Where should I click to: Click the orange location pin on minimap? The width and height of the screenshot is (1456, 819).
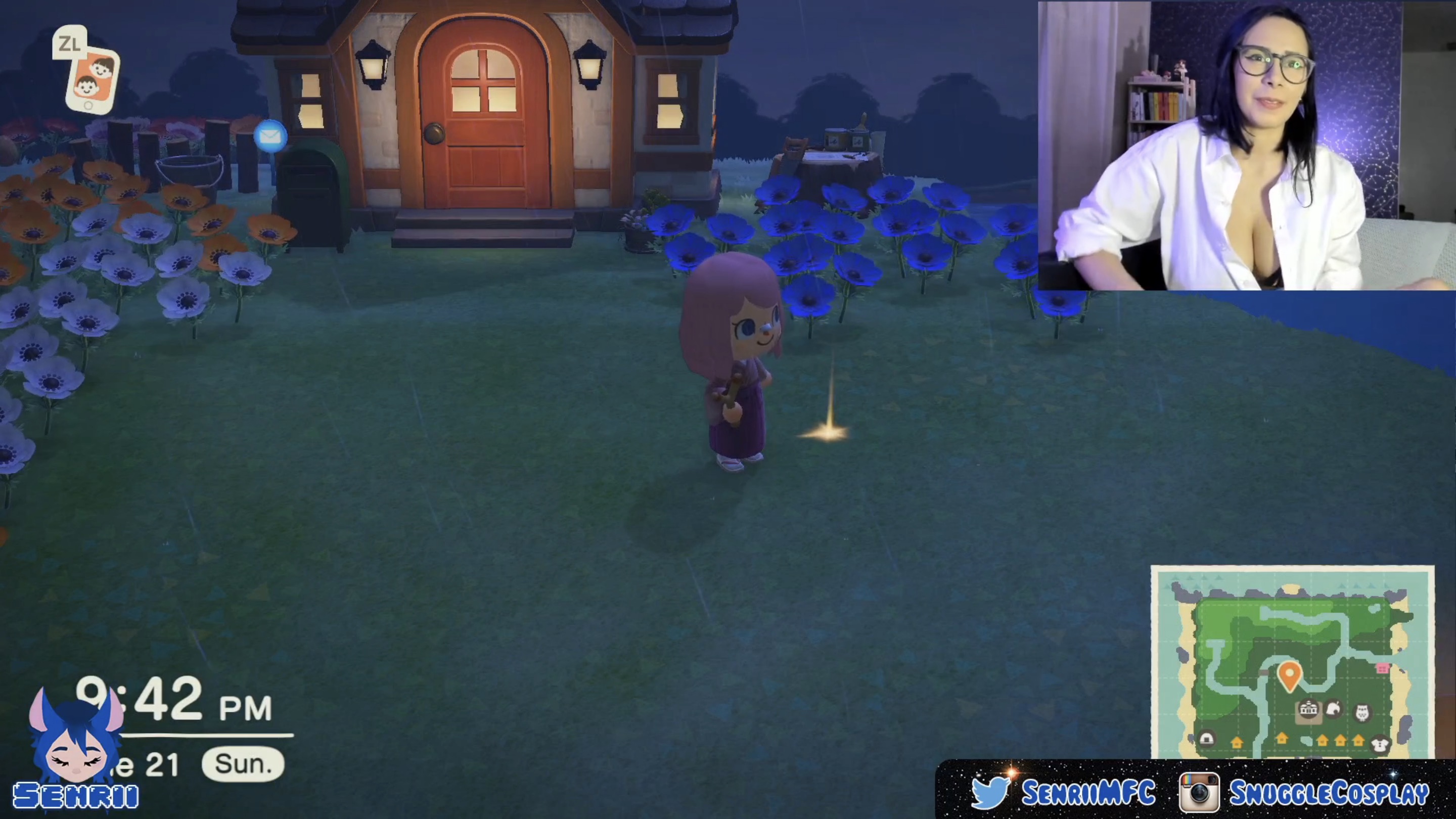[x=1289, y=675]
